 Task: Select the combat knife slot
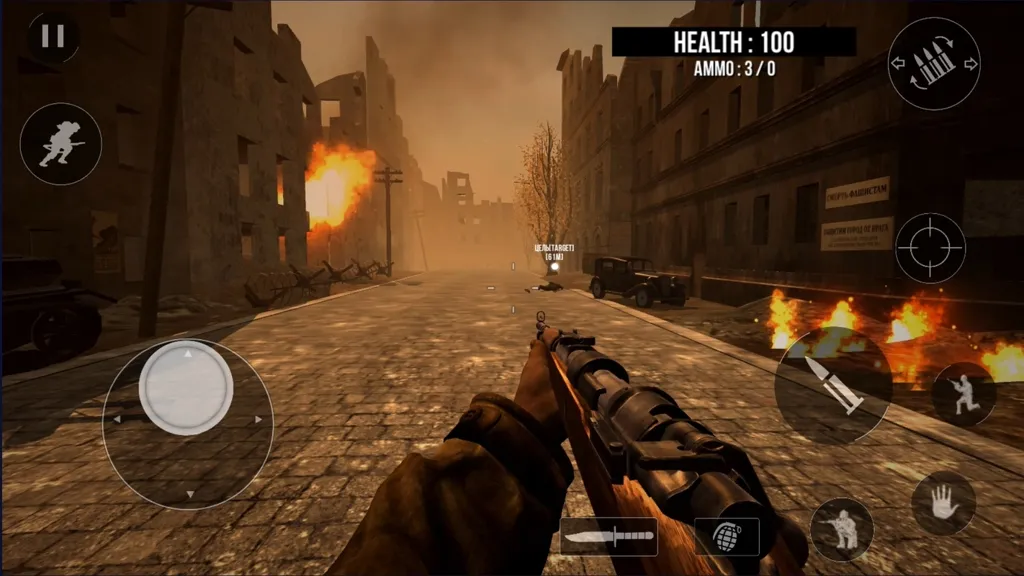pos(608,537)
